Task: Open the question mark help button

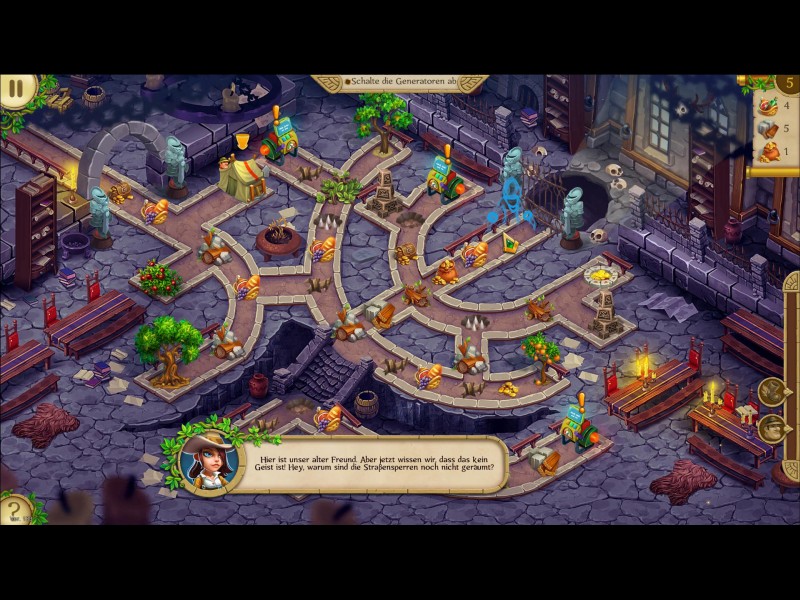Action: (14, 511)
